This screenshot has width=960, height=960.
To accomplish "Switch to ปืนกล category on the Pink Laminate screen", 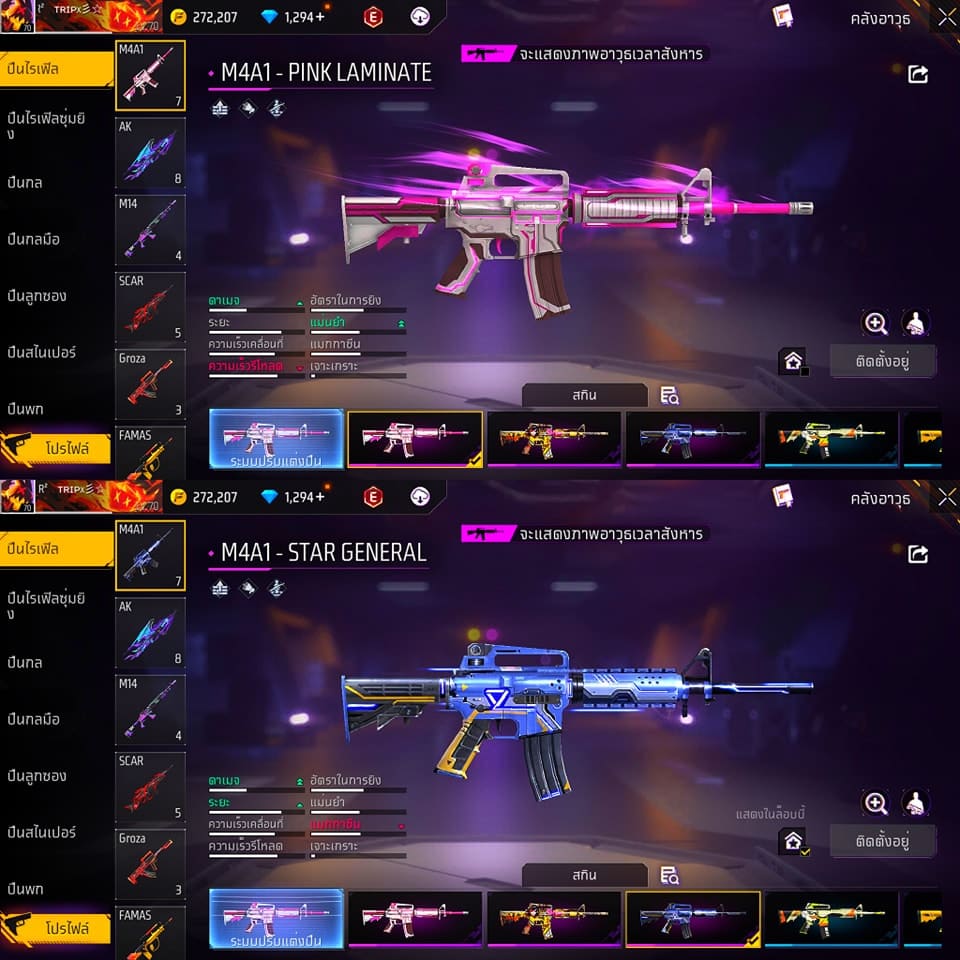I will 25,183.
